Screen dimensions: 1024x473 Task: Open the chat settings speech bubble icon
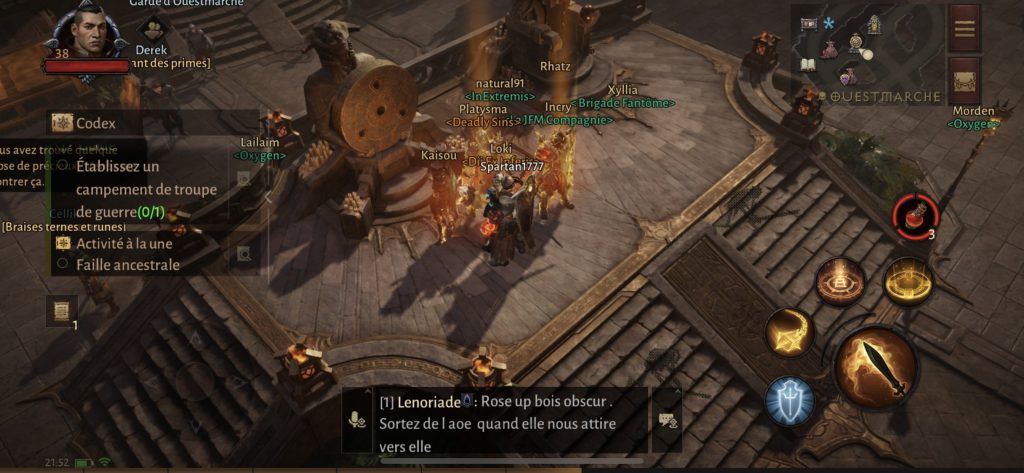pyautogui.click(x=666, y=420)
